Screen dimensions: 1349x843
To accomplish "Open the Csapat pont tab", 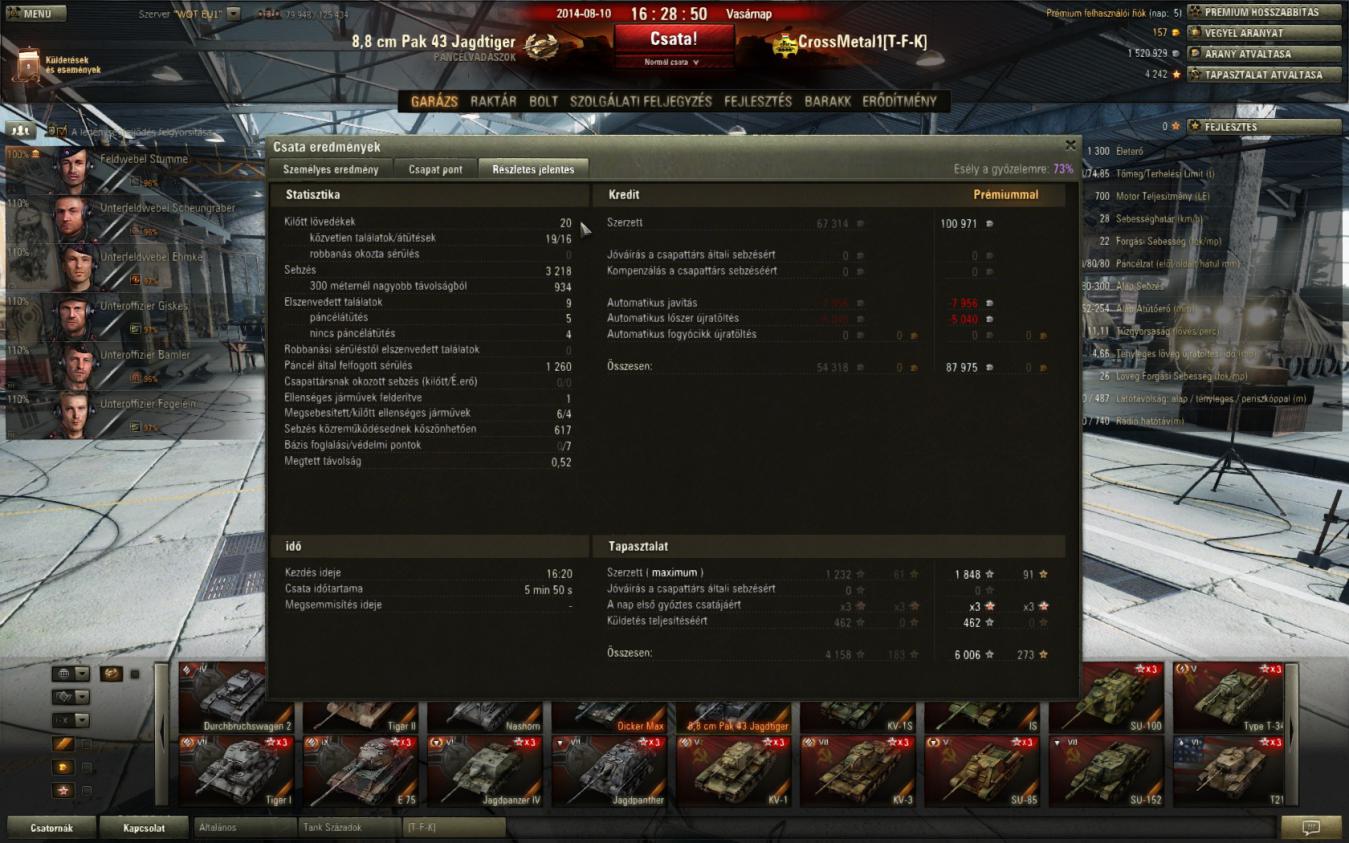I will pos(436,169).
